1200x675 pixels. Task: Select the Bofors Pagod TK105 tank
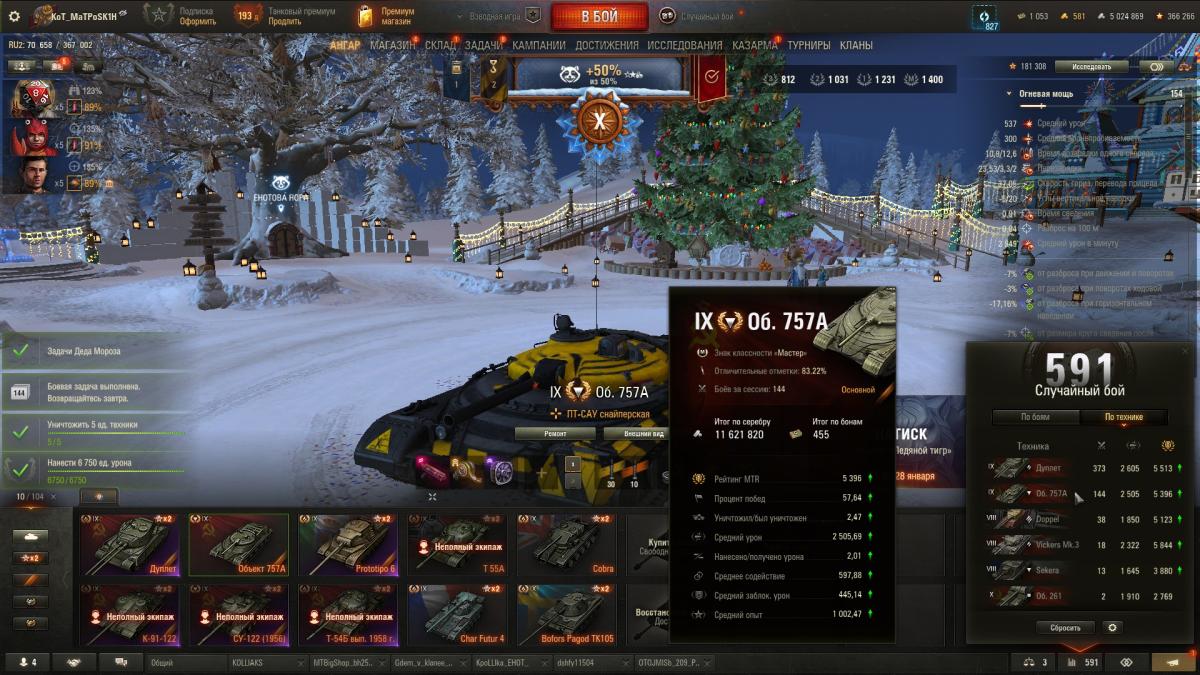[565, 615]
